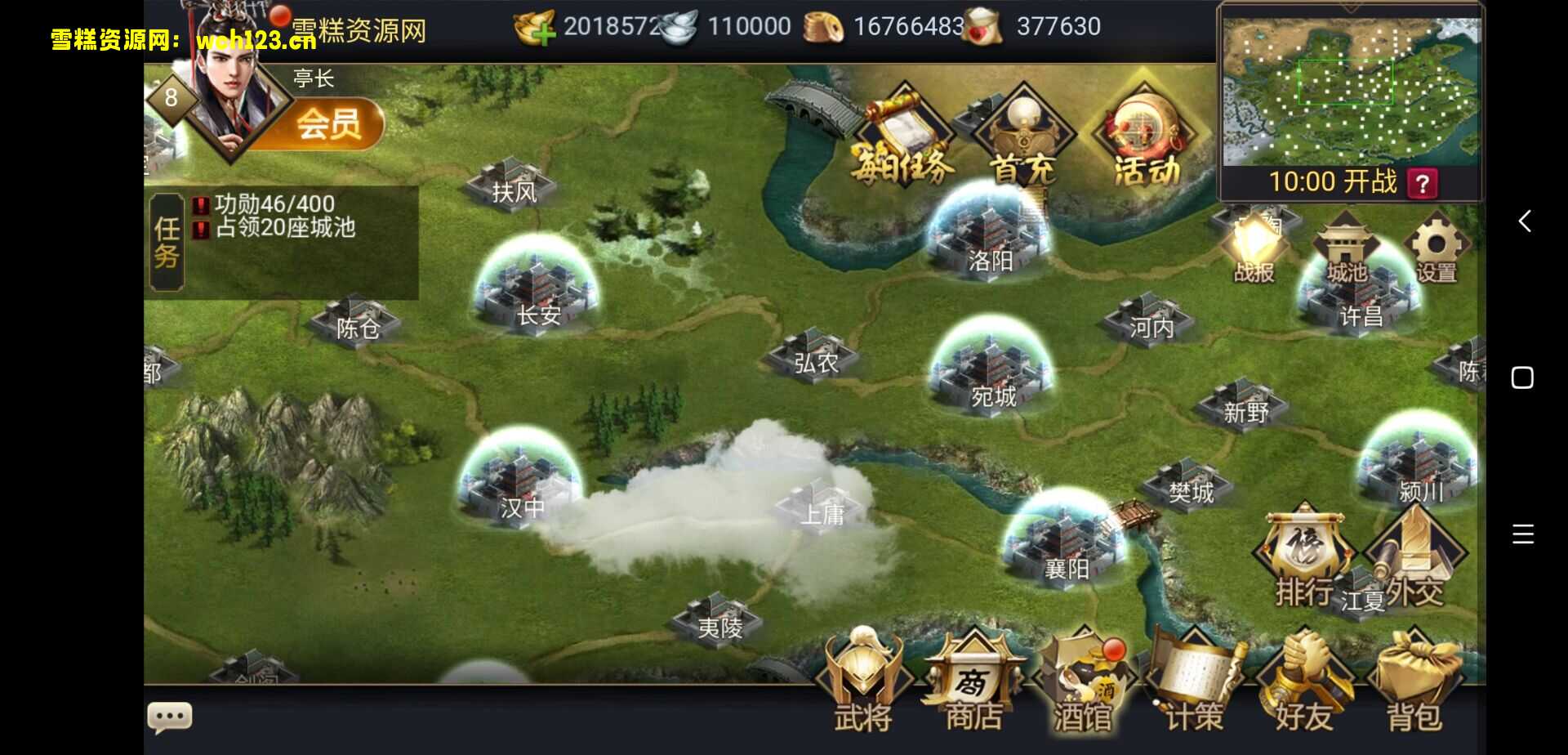The image size is (1568, 755).
Task: Show the 城池 city list
Action: 1346,248
